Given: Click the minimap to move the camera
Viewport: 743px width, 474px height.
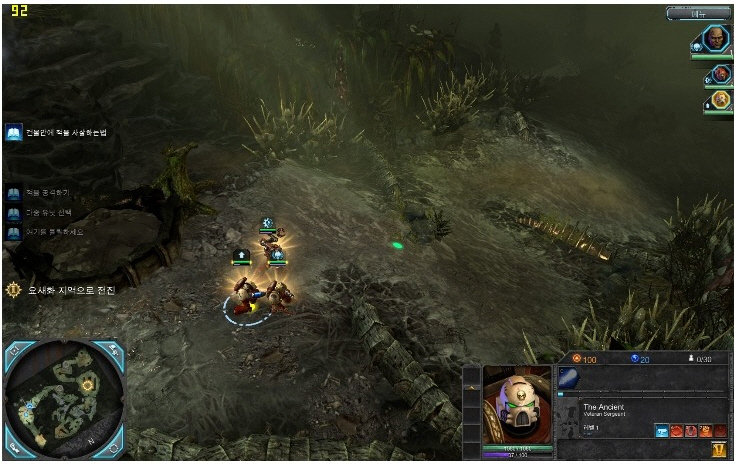Looking at the screenshot, I should (64, 398).
